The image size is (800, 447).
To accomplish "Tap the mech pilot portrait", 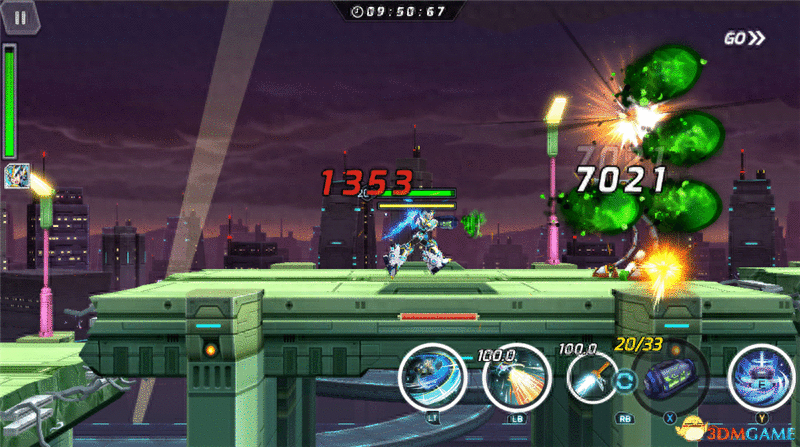I will tap(17, 176).
